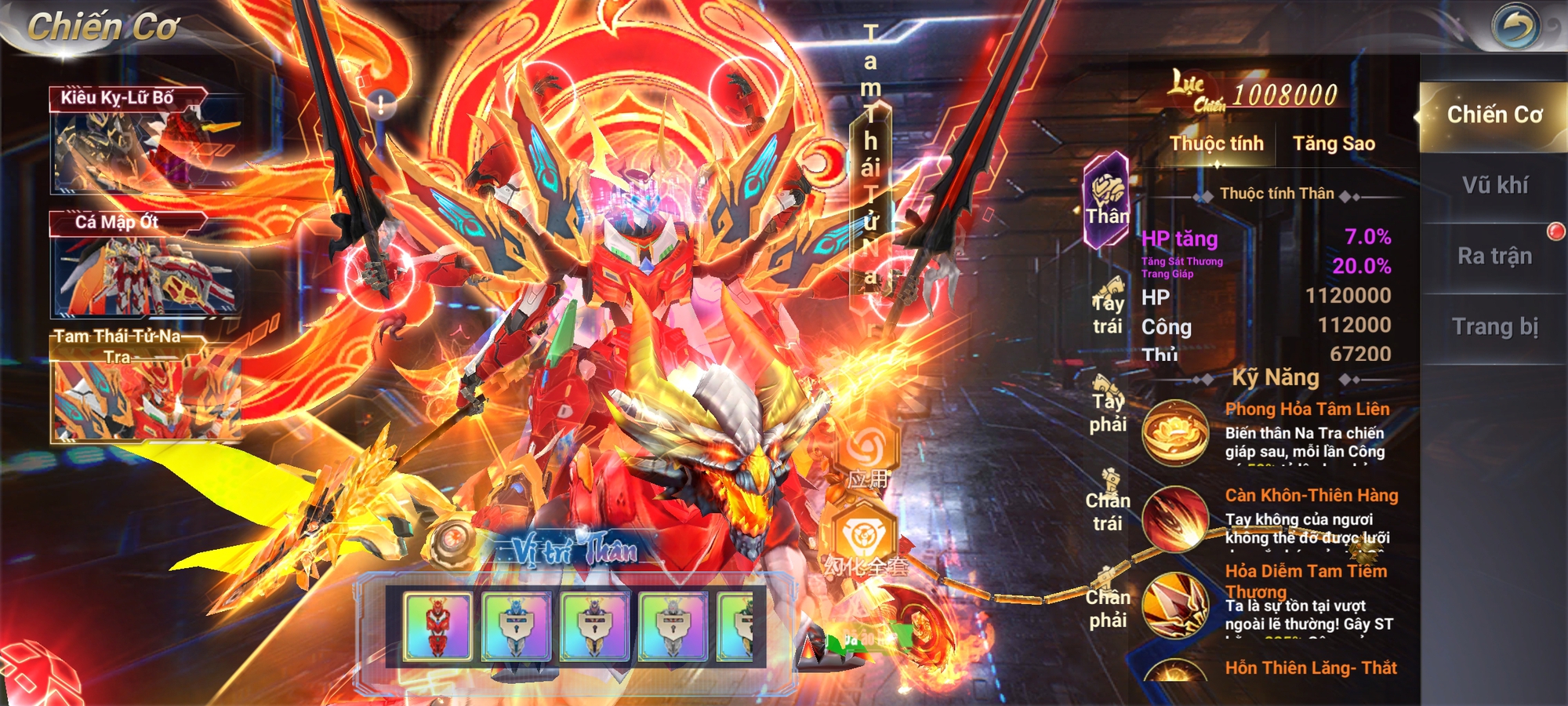
Task: Open the Ra trận menu
Action: pos(1494,256)
